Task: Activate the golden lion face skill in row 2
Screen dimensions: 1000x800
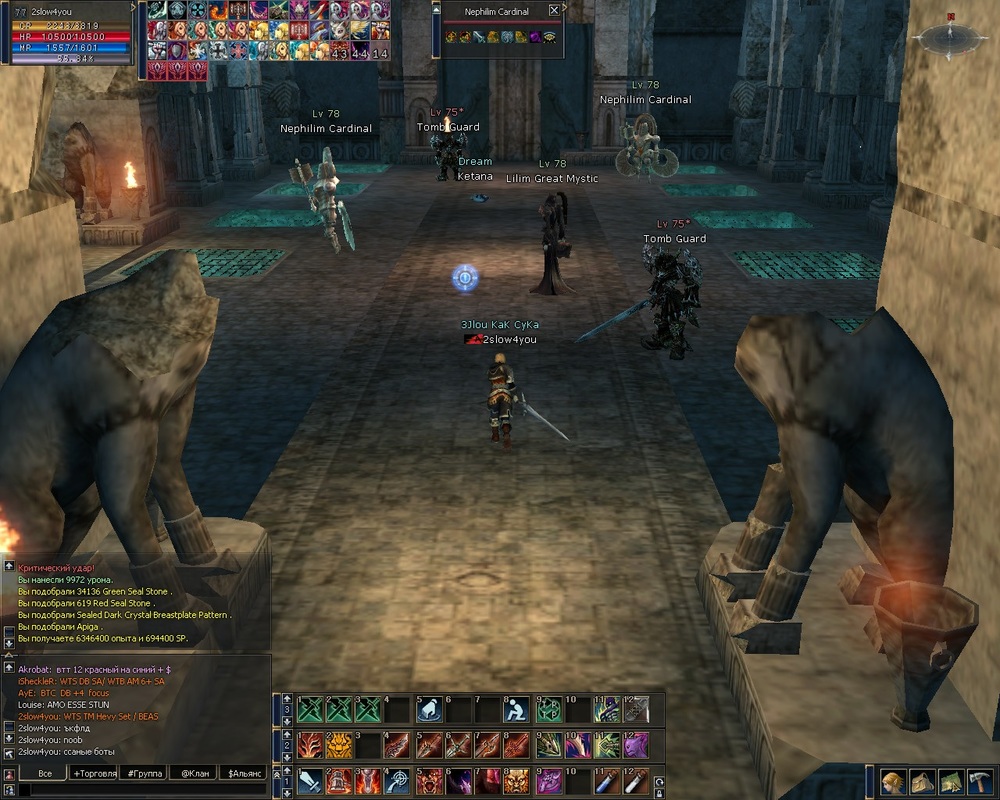Action: 340,745
